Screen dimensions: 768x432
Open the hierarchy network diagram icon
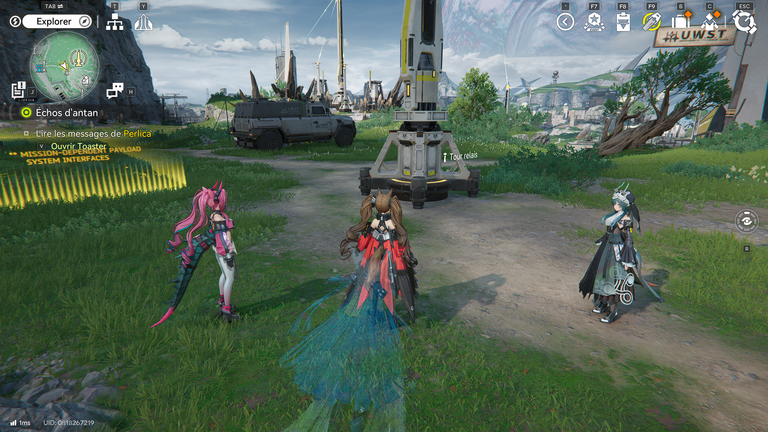[114, 22]
